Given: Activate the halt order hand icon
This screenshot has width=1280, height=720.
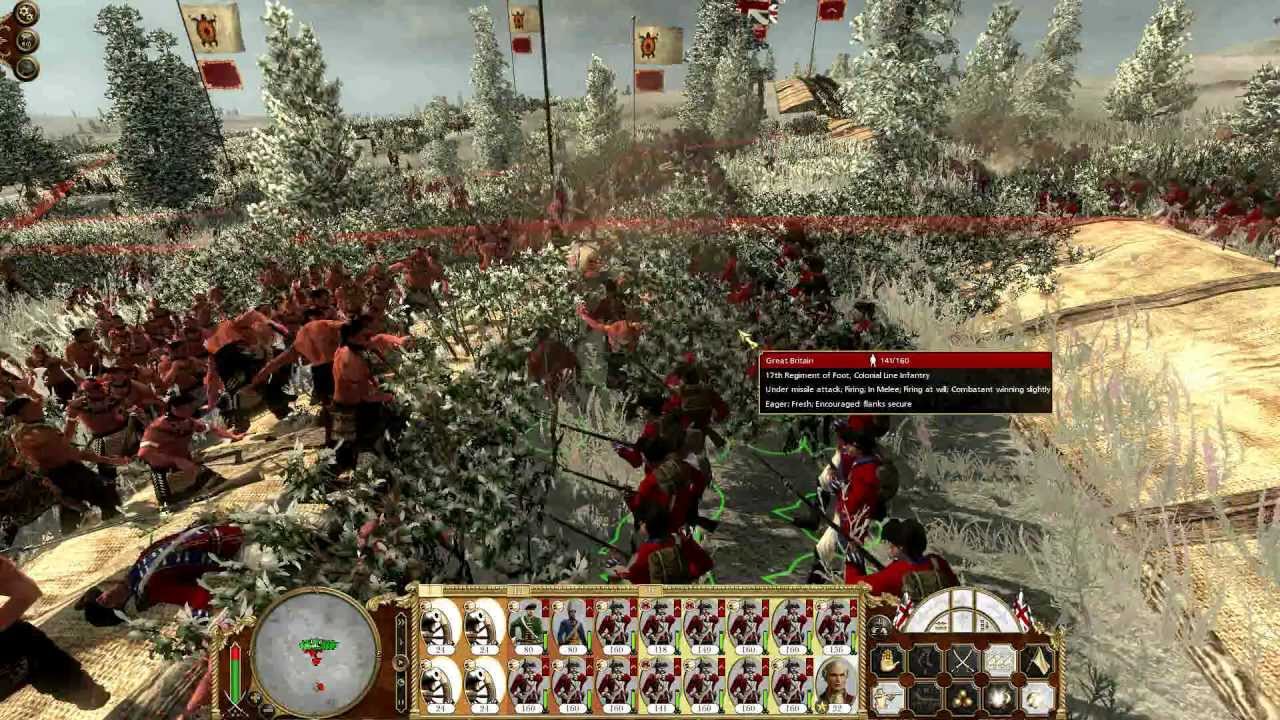Looking at the screenshot, I should (887, 660).
